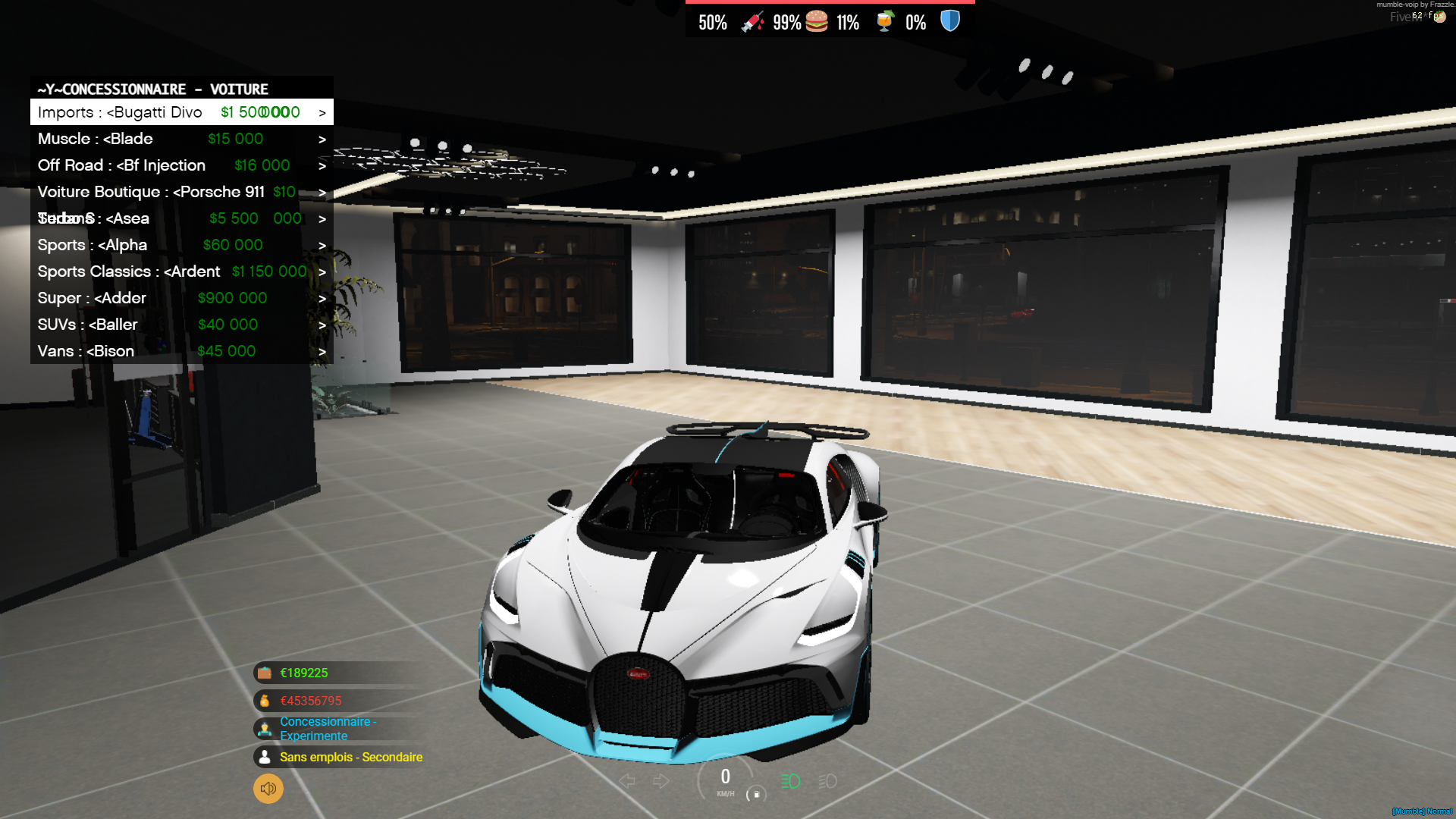Mute voice with the orange speaker toggle

pos(268,789)
